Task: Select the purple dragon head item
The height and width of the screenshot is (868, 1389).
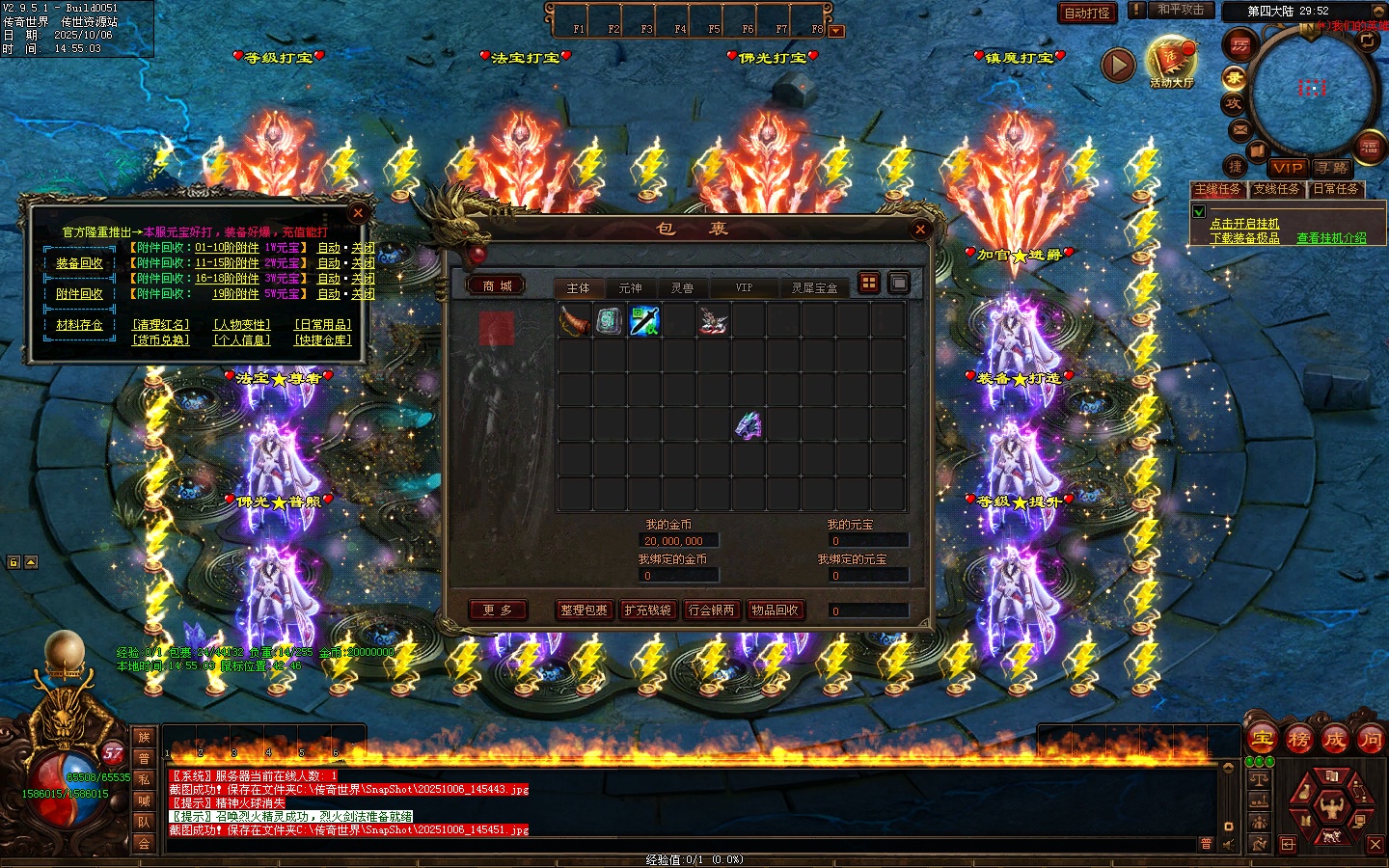Action: [749, 424]
